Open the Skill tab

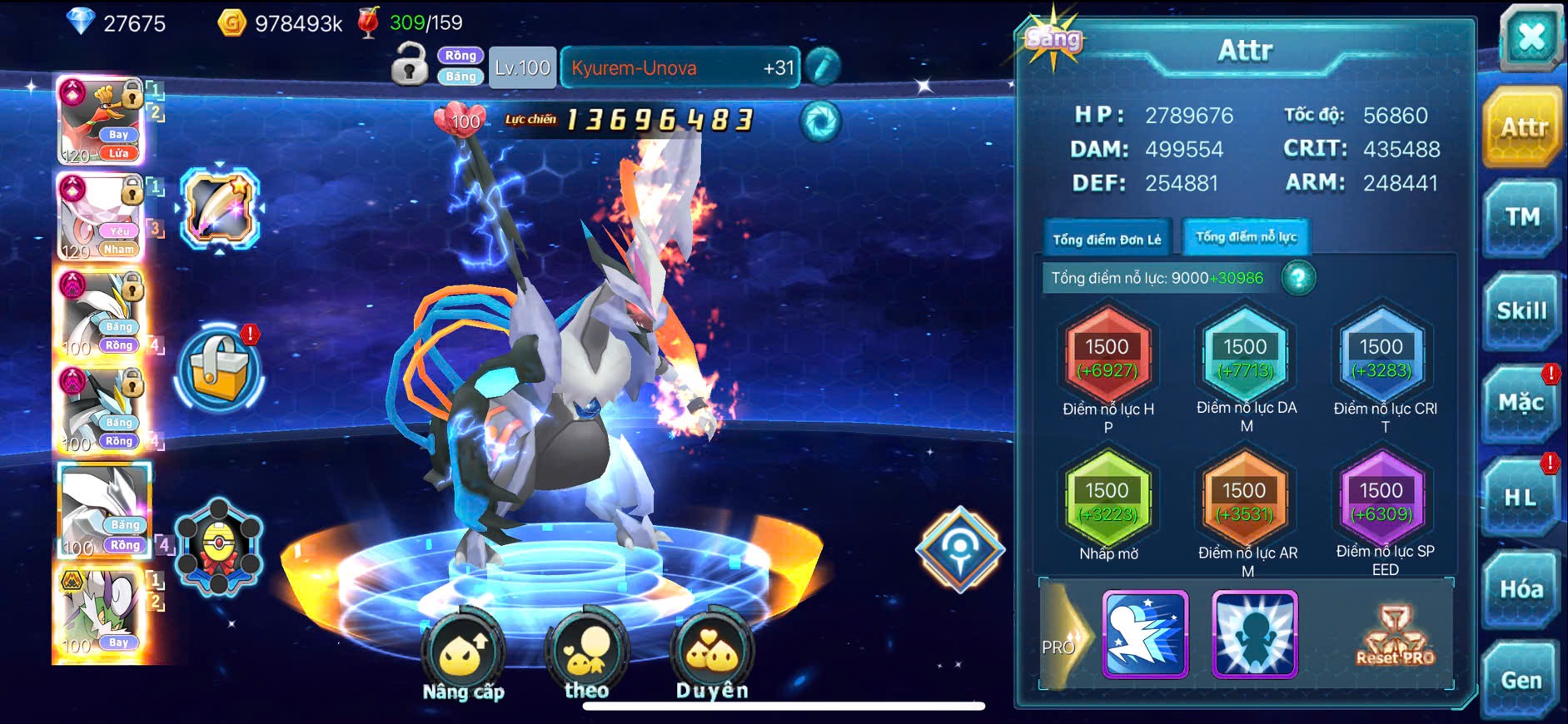(x=1521, y=311)
